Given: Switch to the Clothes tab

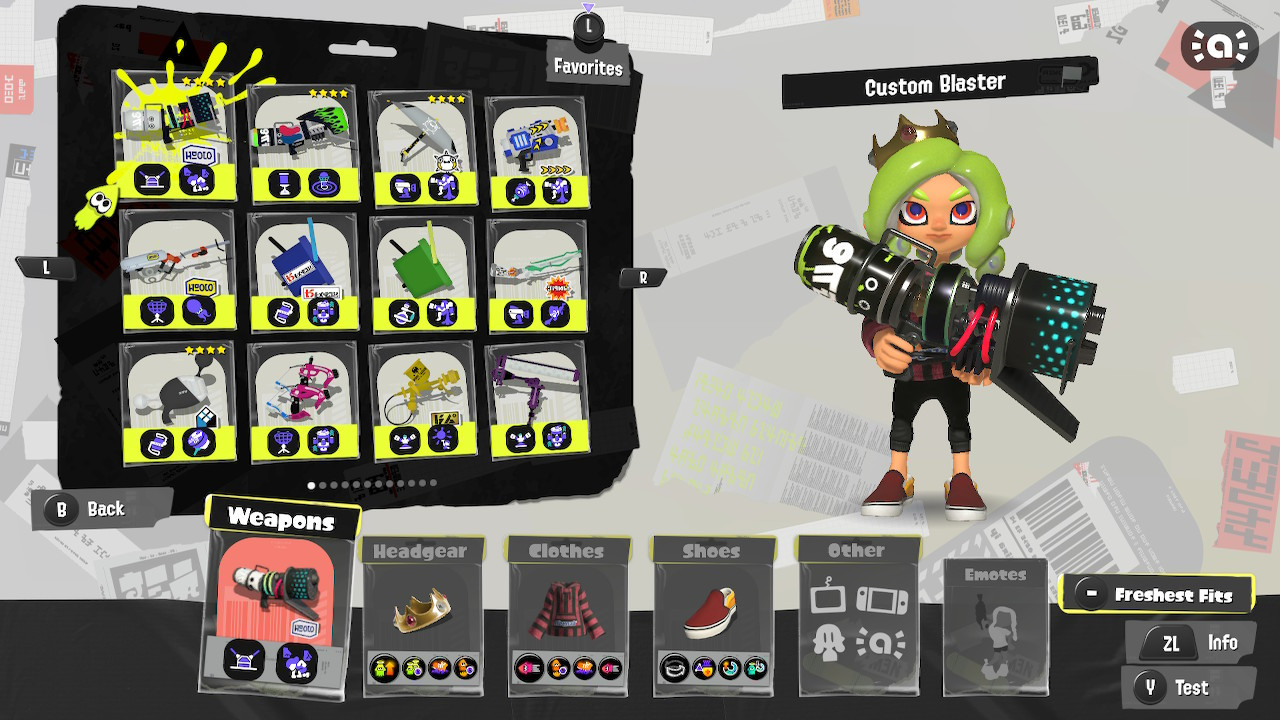Looking at the screenshot, I should (x=567, y=551).
